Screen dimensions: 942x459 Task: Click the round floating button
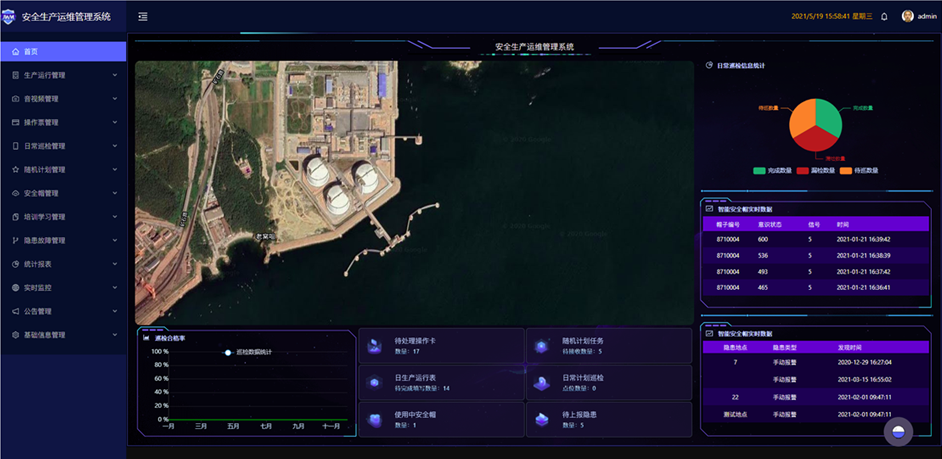point(898,431)
